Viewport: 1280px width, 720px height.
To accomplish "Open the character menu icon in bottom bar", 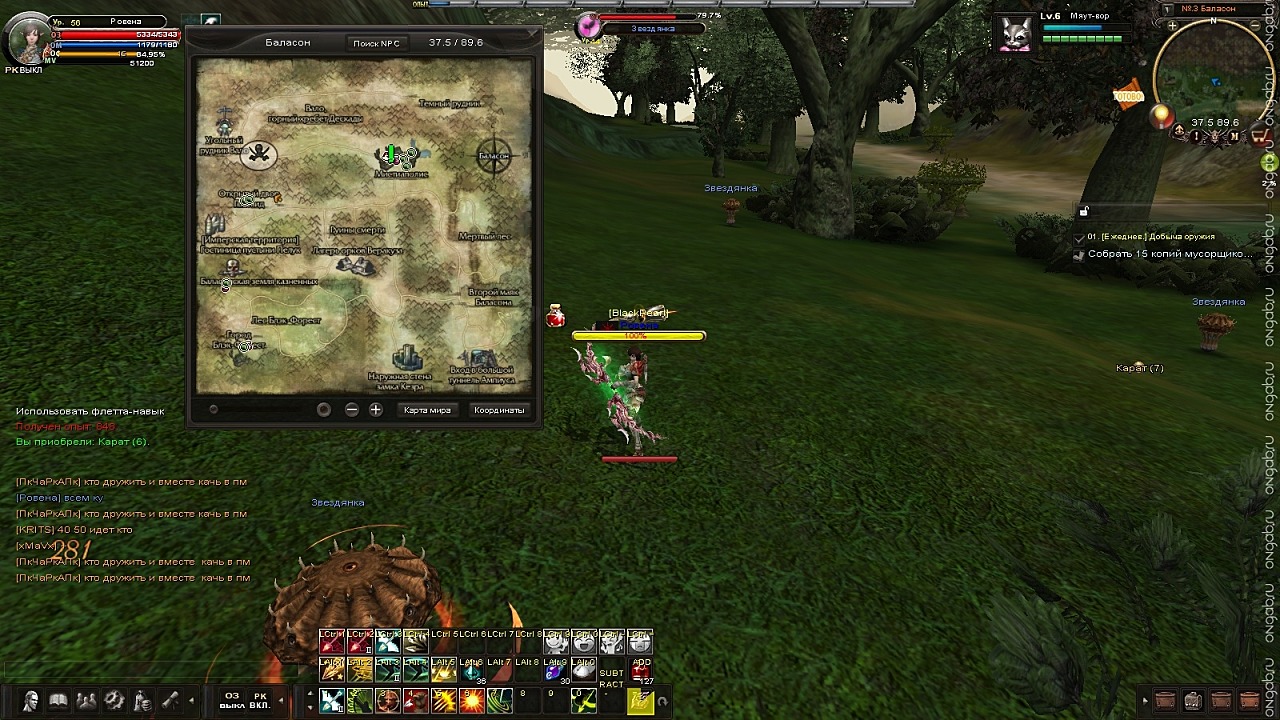I will pos(31,701).
